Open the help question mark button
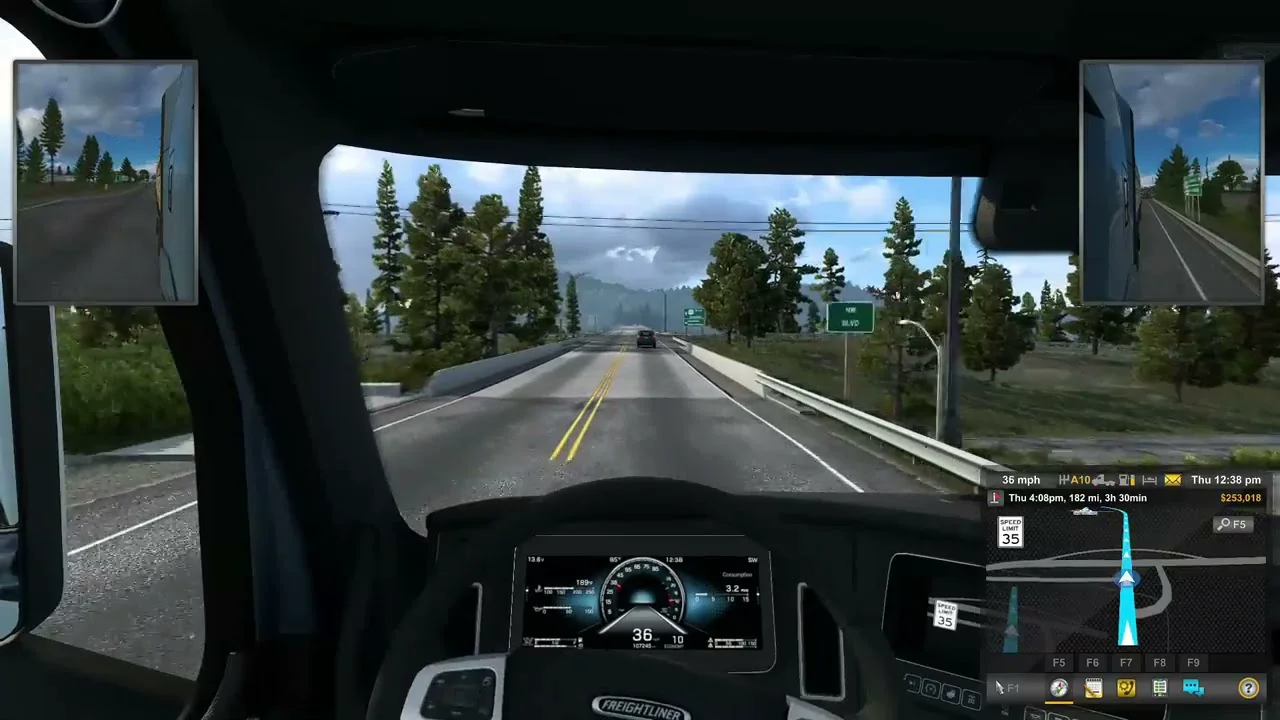 click(x=1248, y=688)
